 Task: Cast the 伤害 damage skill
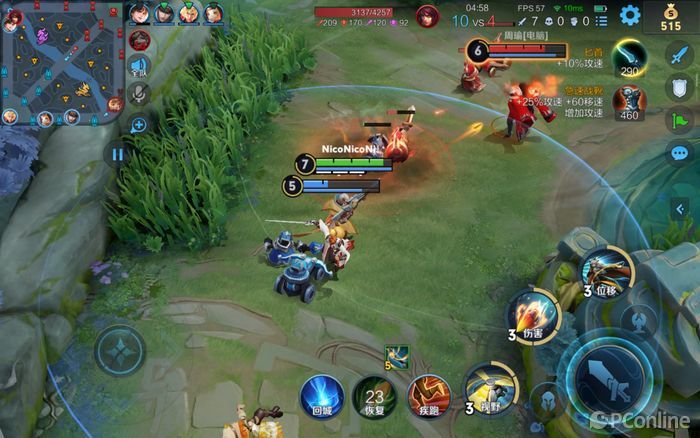532,313
